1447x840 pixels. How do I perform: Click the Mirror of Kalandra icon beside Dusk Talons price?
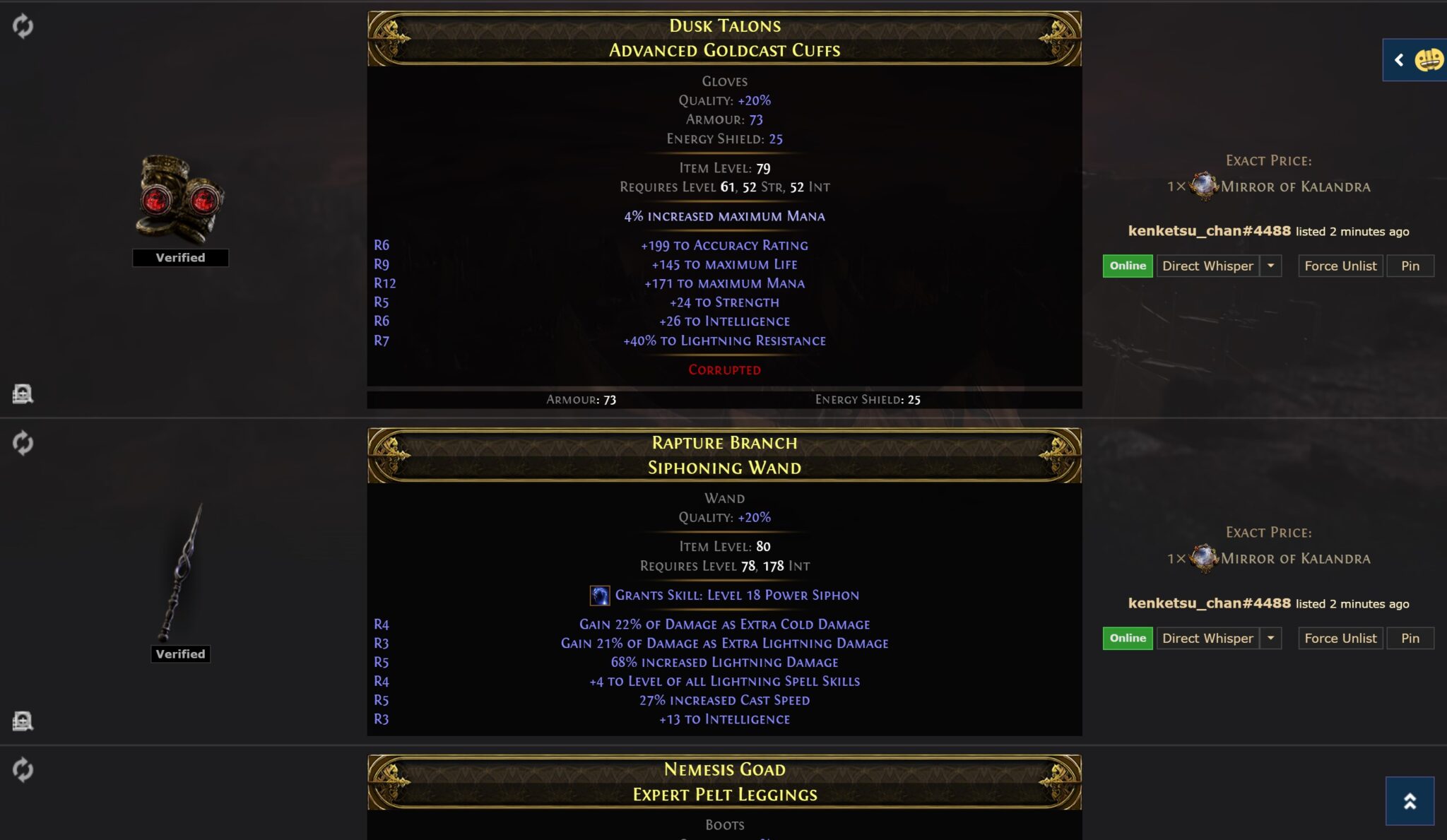1203,187
